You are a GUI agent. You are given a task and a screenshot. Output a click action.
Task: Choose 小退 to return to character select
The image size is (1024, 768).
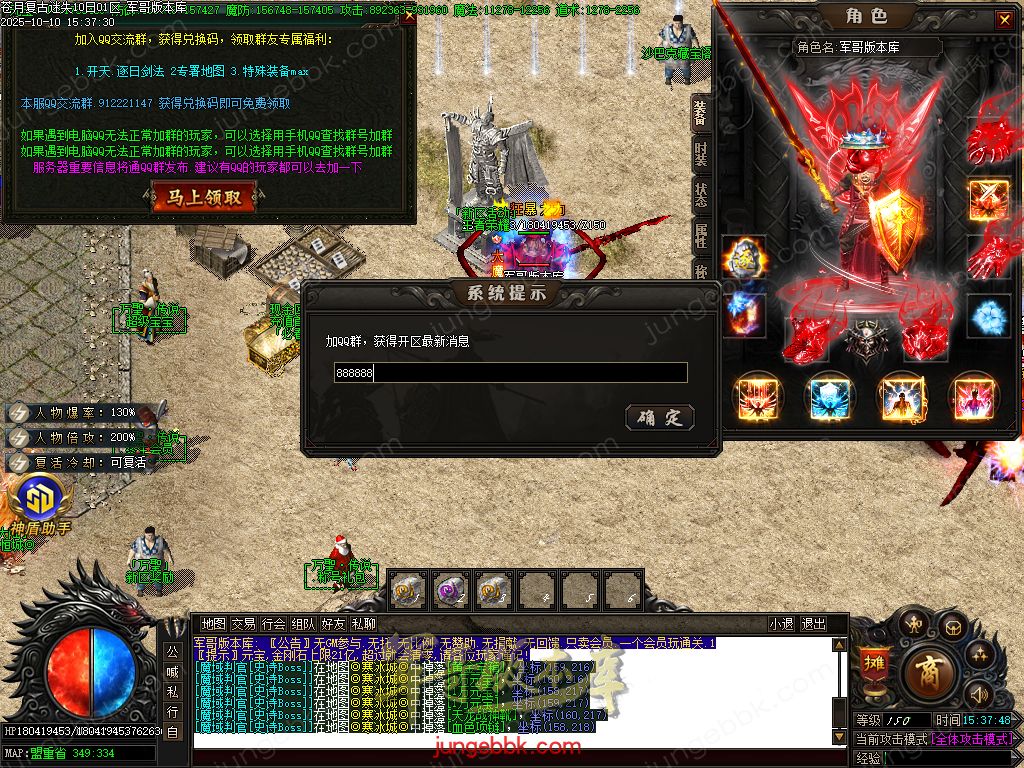[x=781, y=624]
